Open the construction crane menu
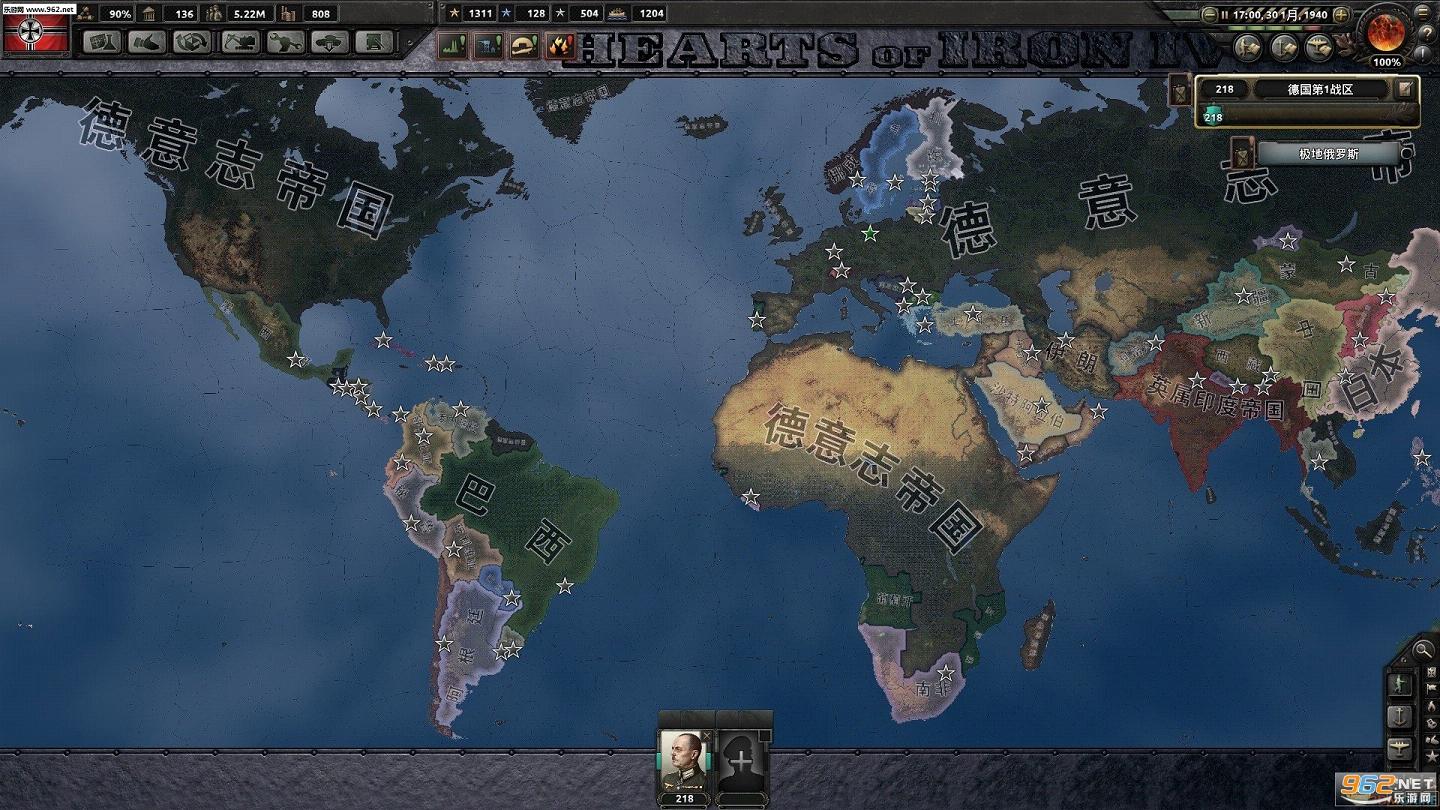 [239, 42]
